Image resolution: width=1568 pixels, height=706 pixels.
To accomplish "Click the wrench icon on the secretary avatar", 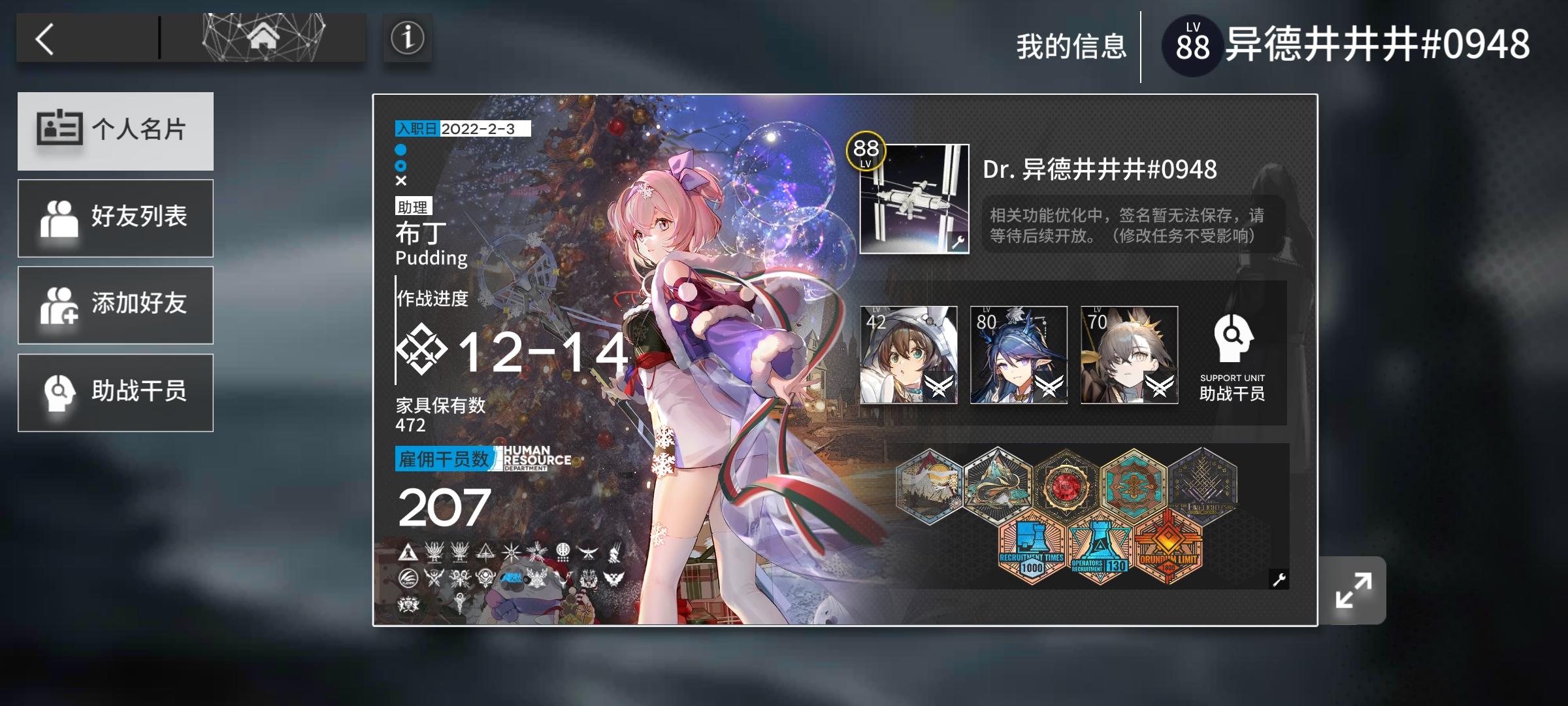I will click(958, 242).
